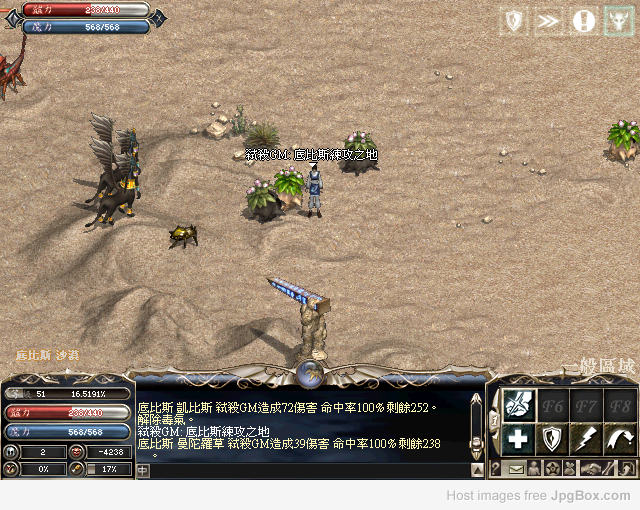Open the question mark help button
Viewport: 640px width, 510px height.
495,468
